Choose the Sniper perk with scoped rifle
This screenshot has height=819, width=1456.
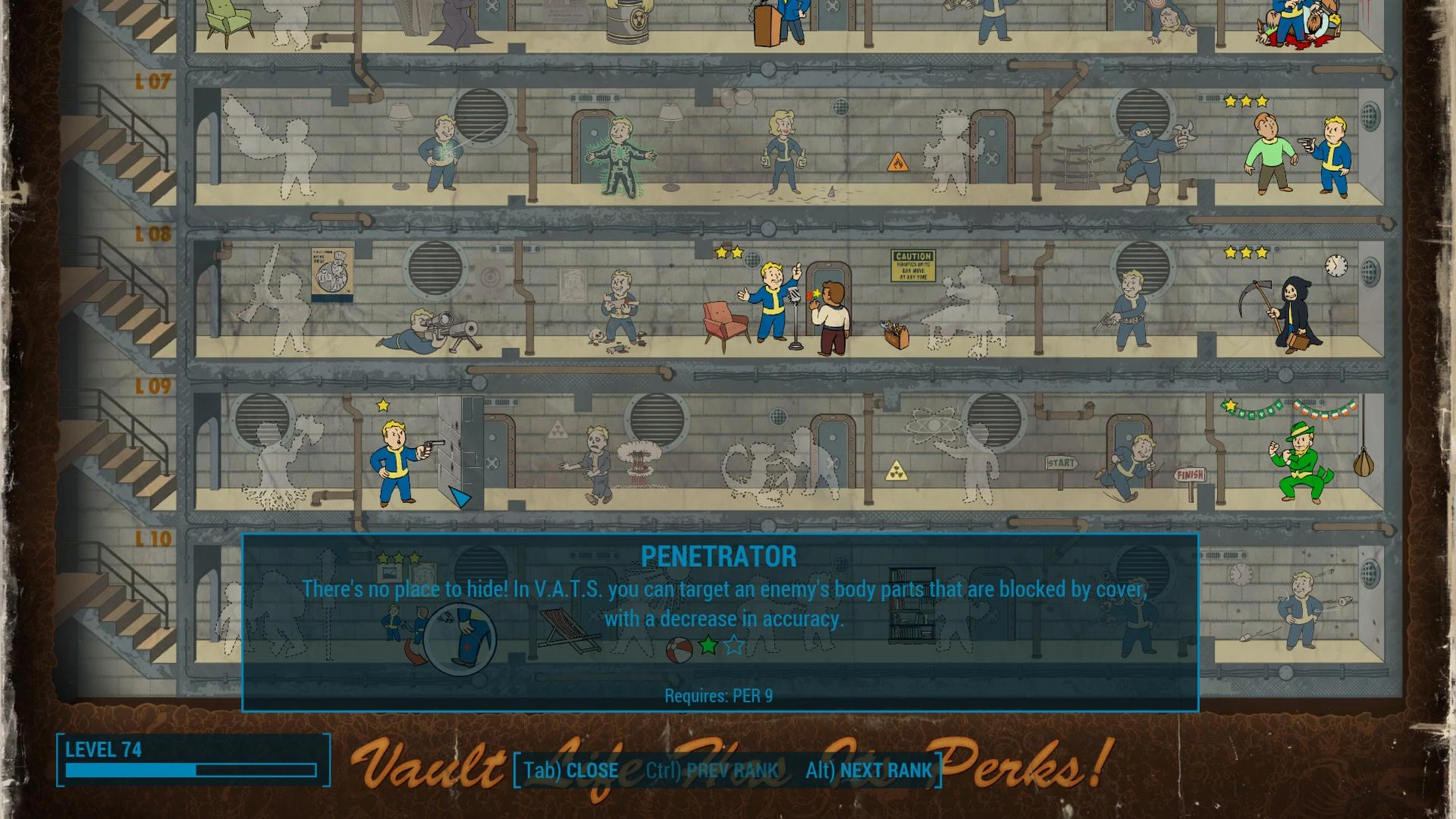coord(430,330)
